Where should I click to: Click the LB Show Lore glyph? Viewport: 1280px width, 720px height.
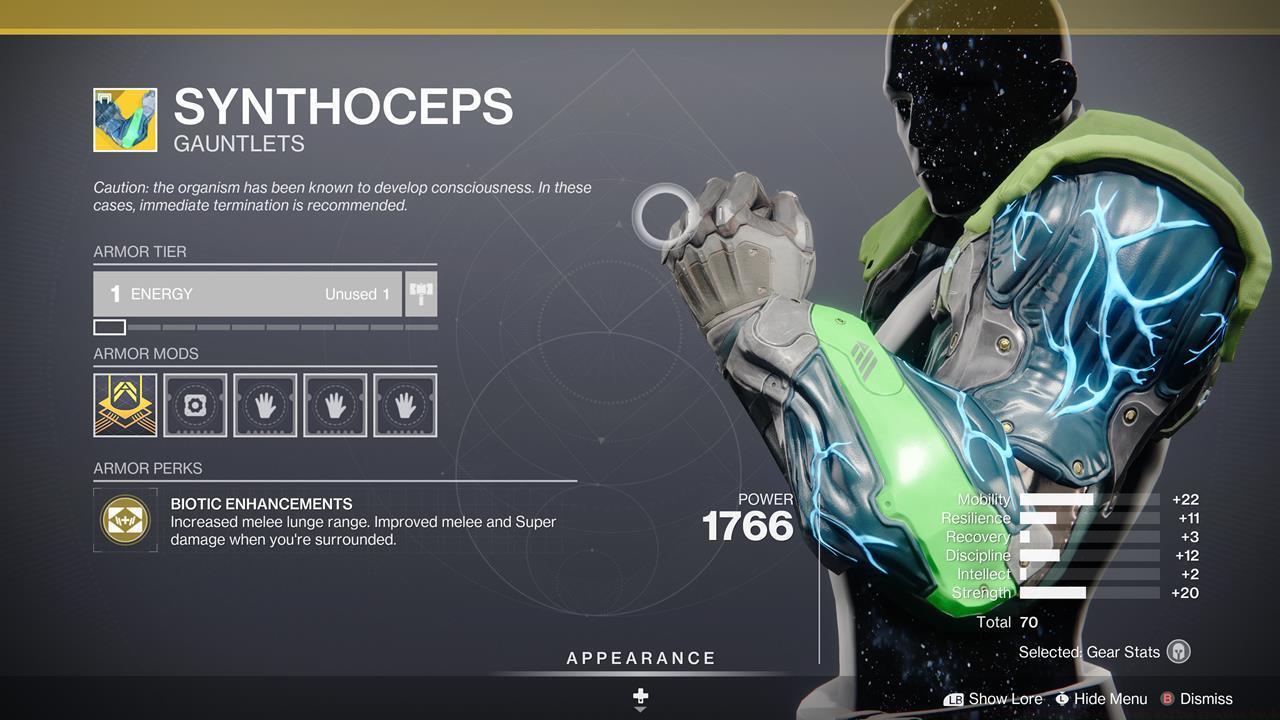point(955,699)
